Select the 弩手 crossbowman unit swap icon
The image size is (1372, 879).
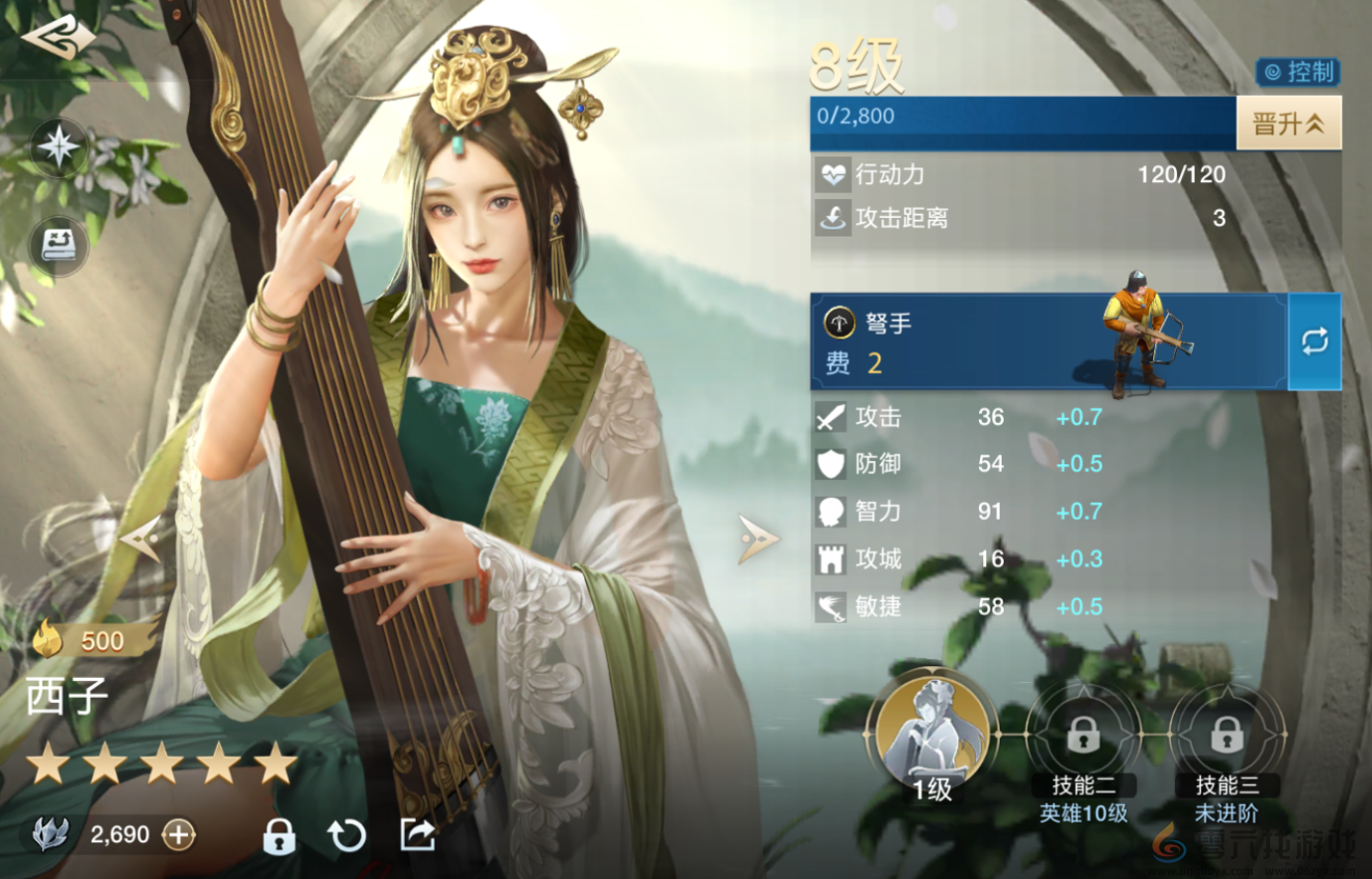click(1314, 342)
